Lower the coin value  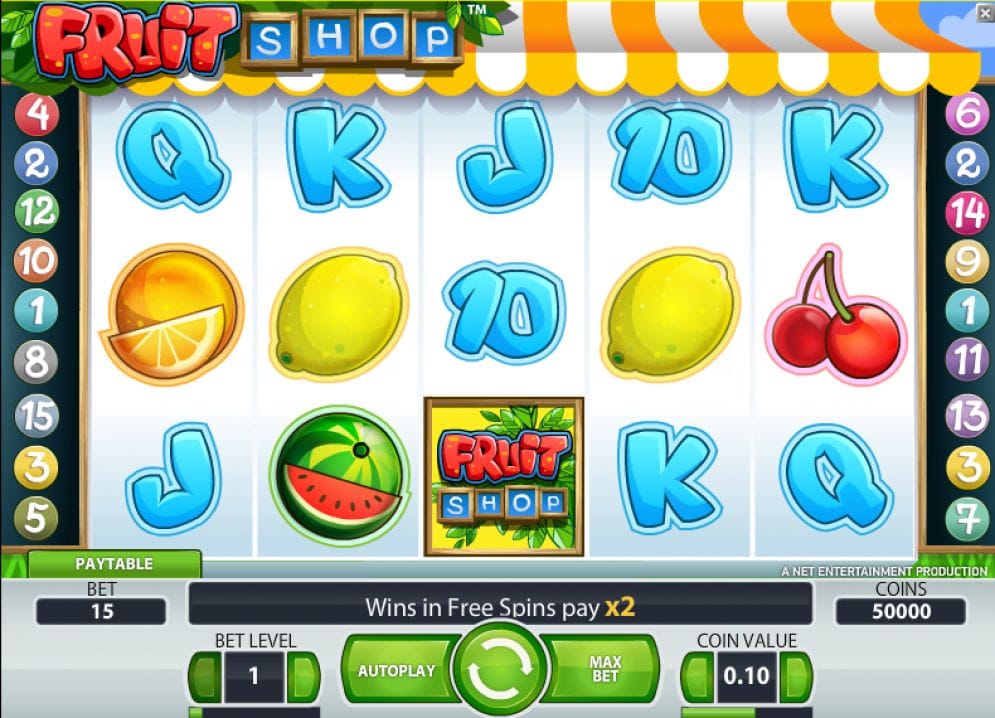(x=697, y=677)
